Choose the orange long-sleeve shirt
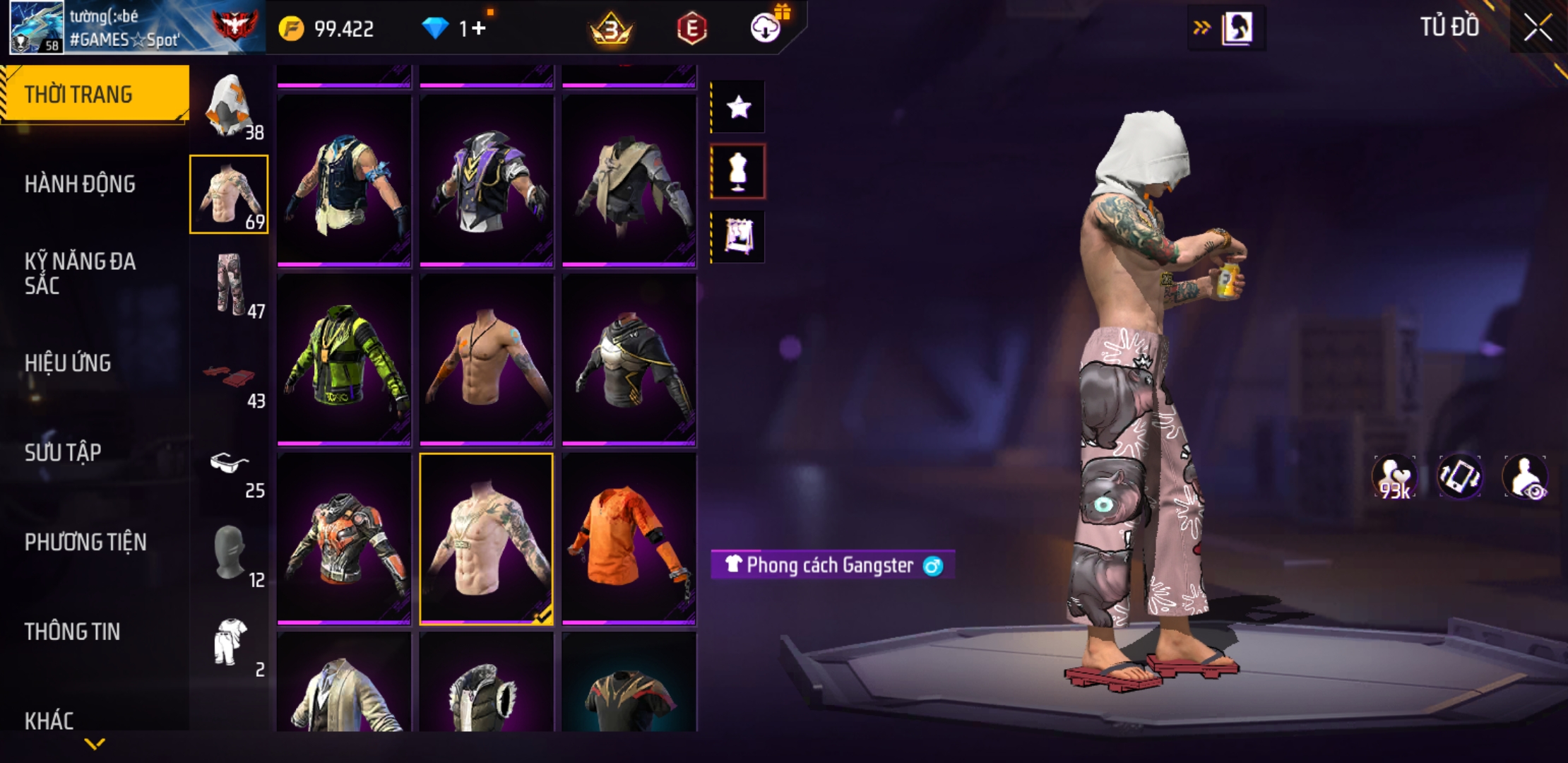Image resolution: width=1568 pixels, height=763 pixels. 629,539
